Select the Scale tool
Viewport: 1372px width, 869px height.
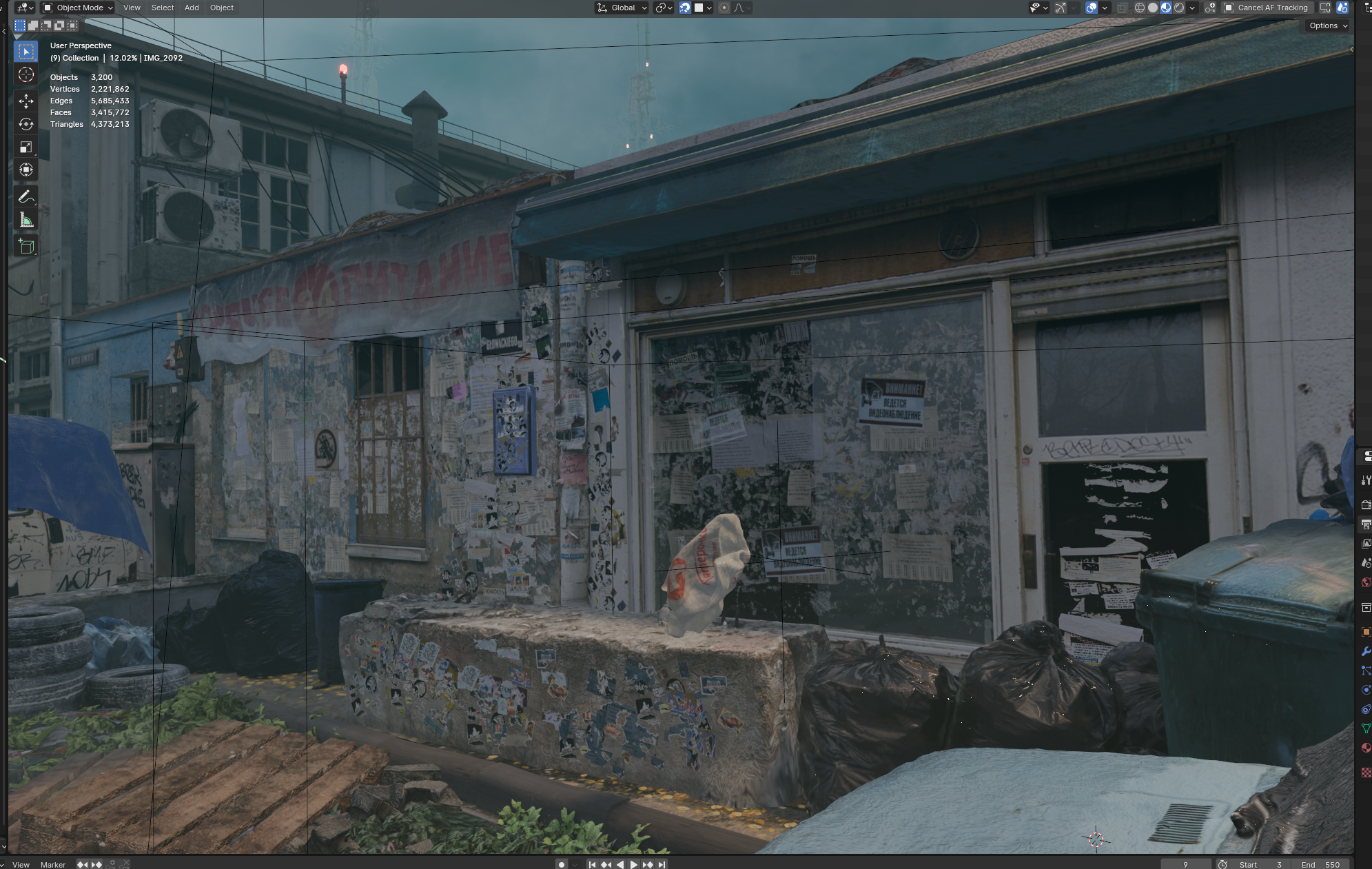point(26,147)
